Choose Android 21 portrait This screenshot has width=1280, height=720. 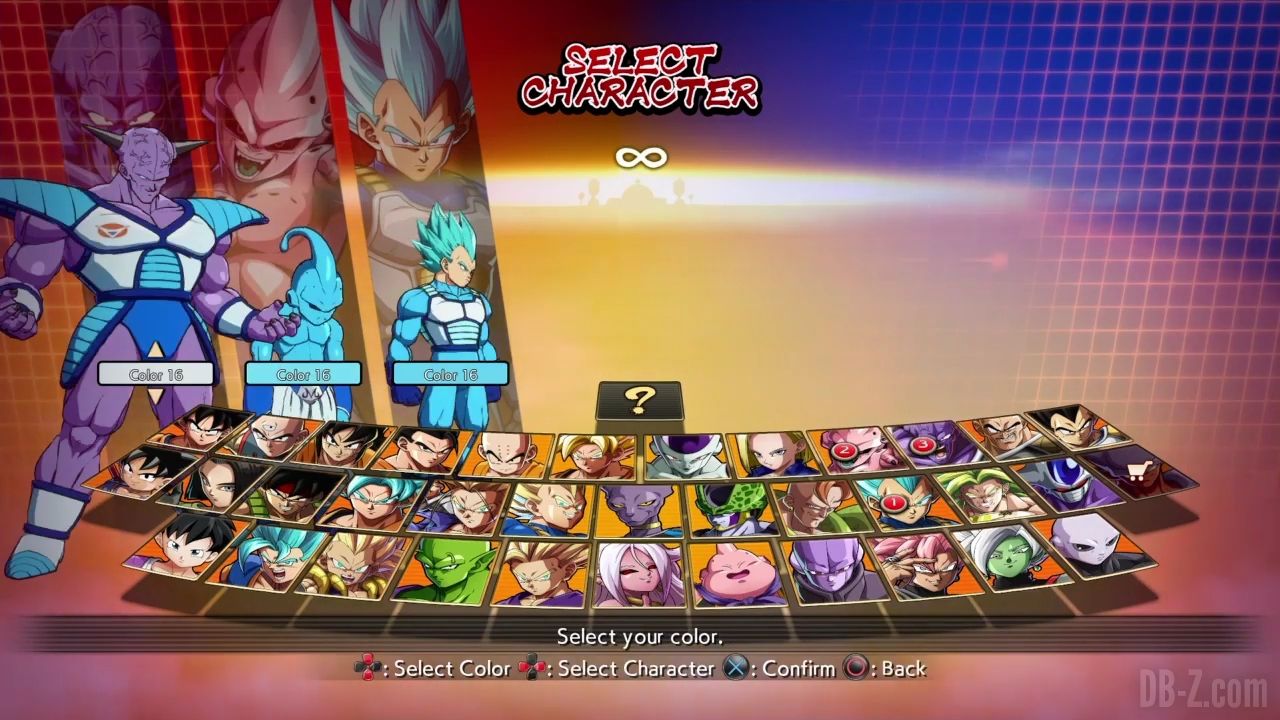tap(639, 573)
